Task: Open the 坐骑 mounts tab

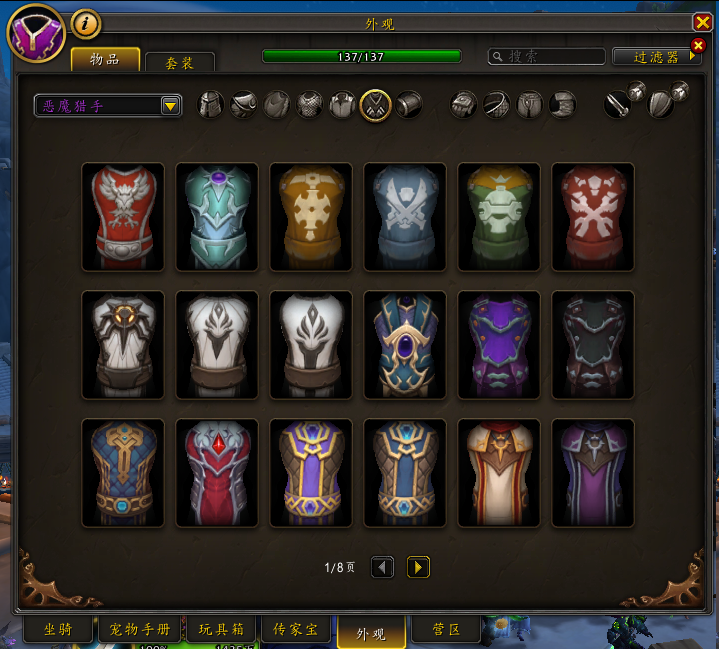Action: click(58, 630)
